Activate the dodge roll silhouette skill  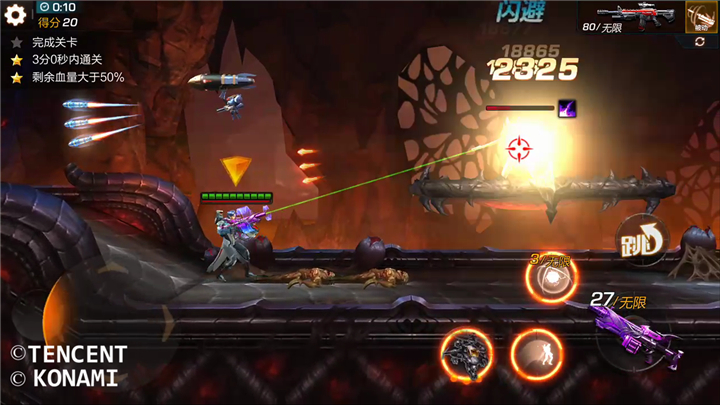coord(537,354)
